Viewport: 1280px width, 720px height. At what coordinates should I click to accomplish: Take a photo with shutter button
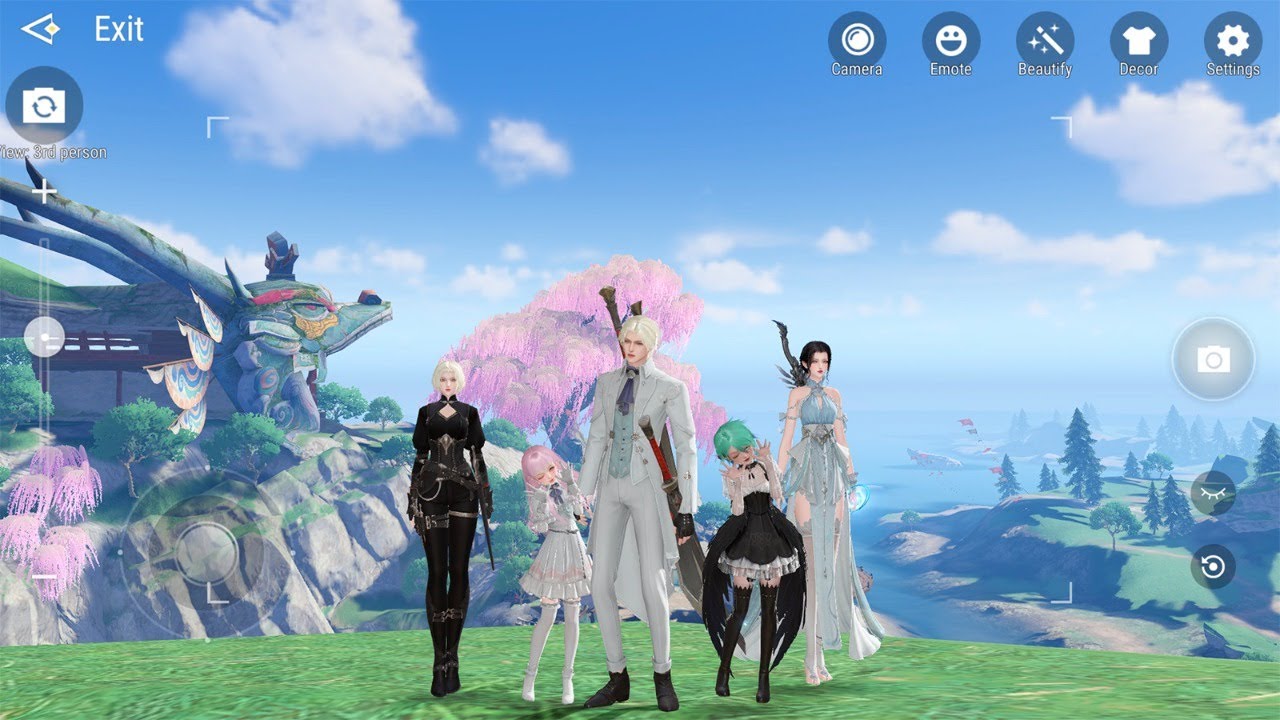[x=1213, y=359]
